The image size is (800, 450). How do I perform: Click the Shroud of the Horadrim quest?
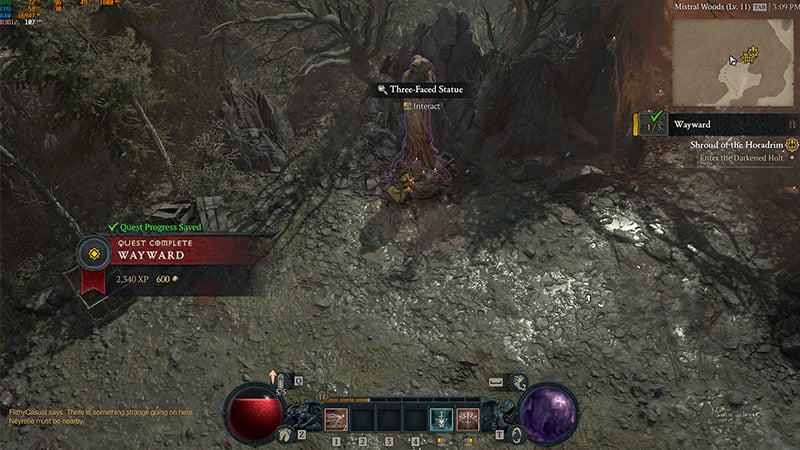[x=735, y=145]
